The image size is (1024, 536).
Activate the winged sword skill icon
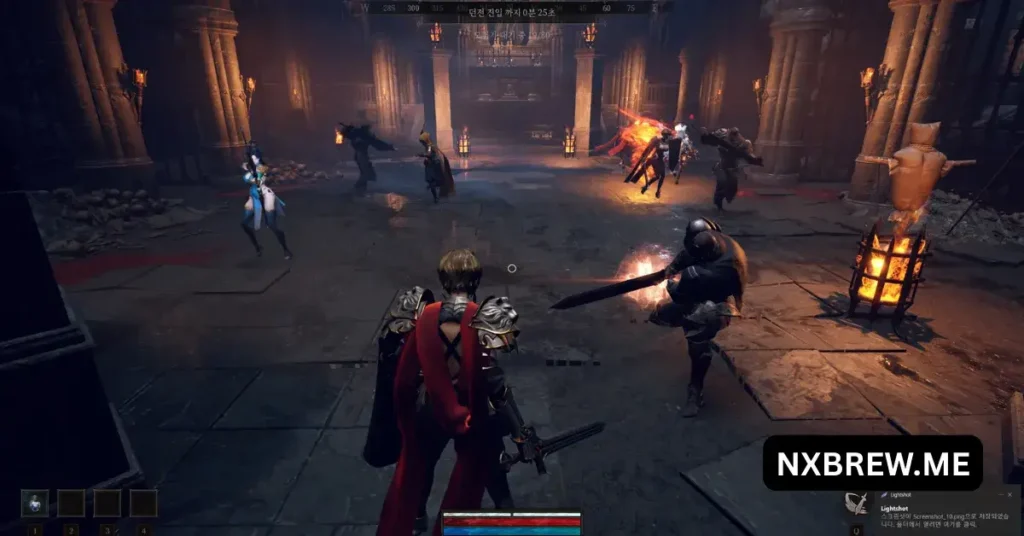[857, 504]
